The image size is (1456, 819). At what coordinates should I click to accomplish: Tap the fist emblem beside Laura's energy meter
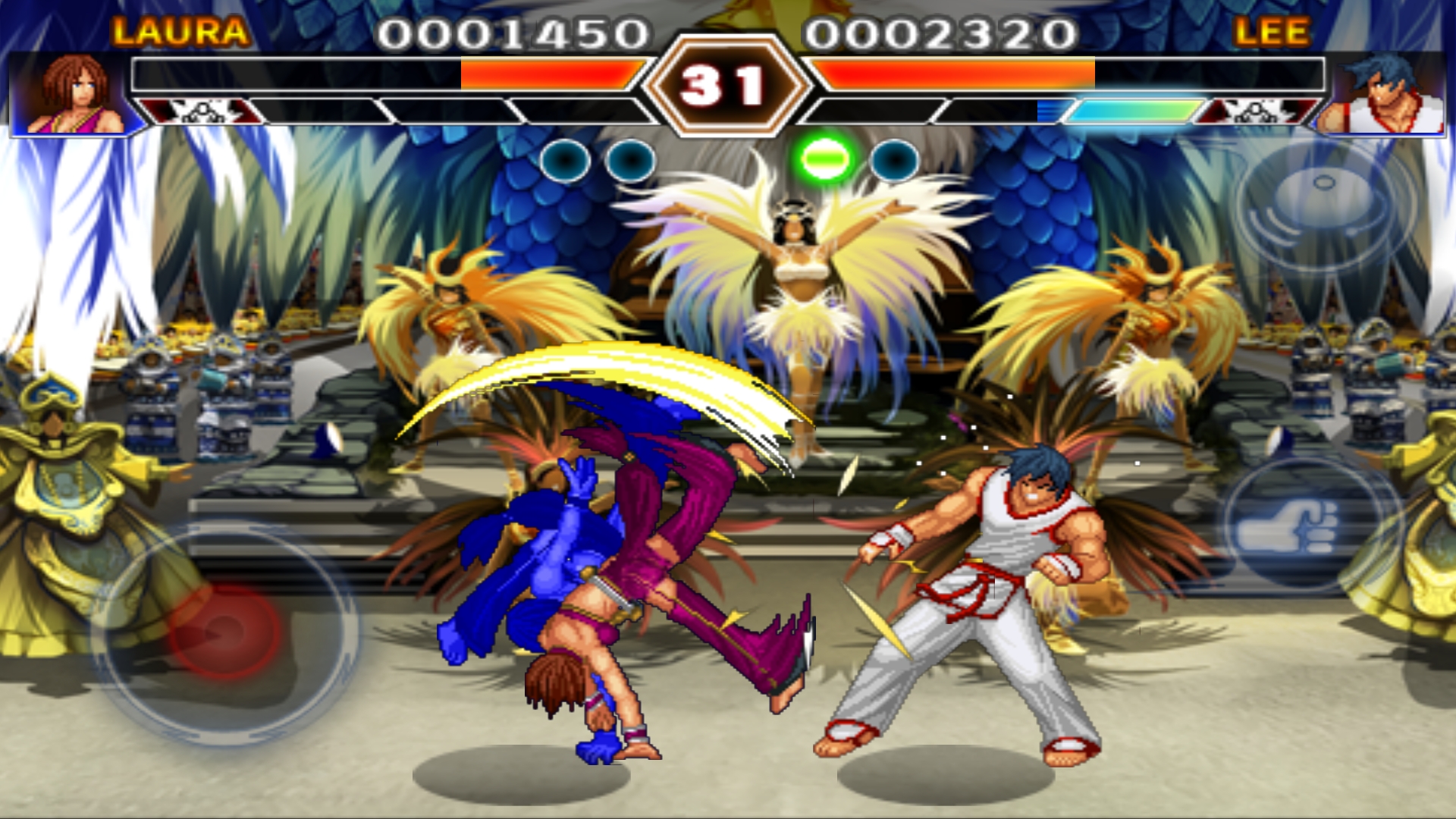tap(205, 112)
